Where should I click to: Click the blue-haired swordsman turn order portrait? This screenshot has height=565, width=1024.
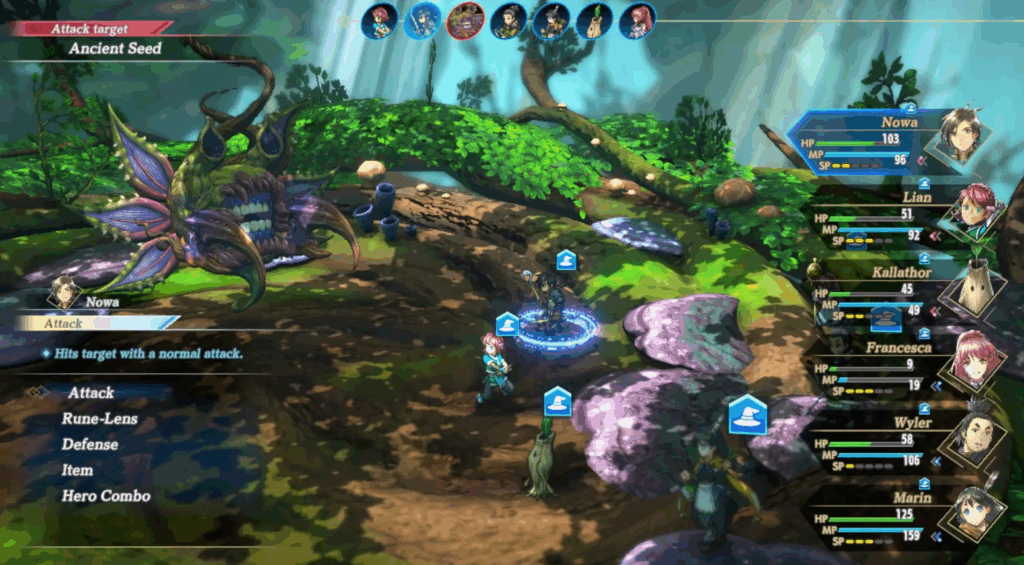[422, 21]
